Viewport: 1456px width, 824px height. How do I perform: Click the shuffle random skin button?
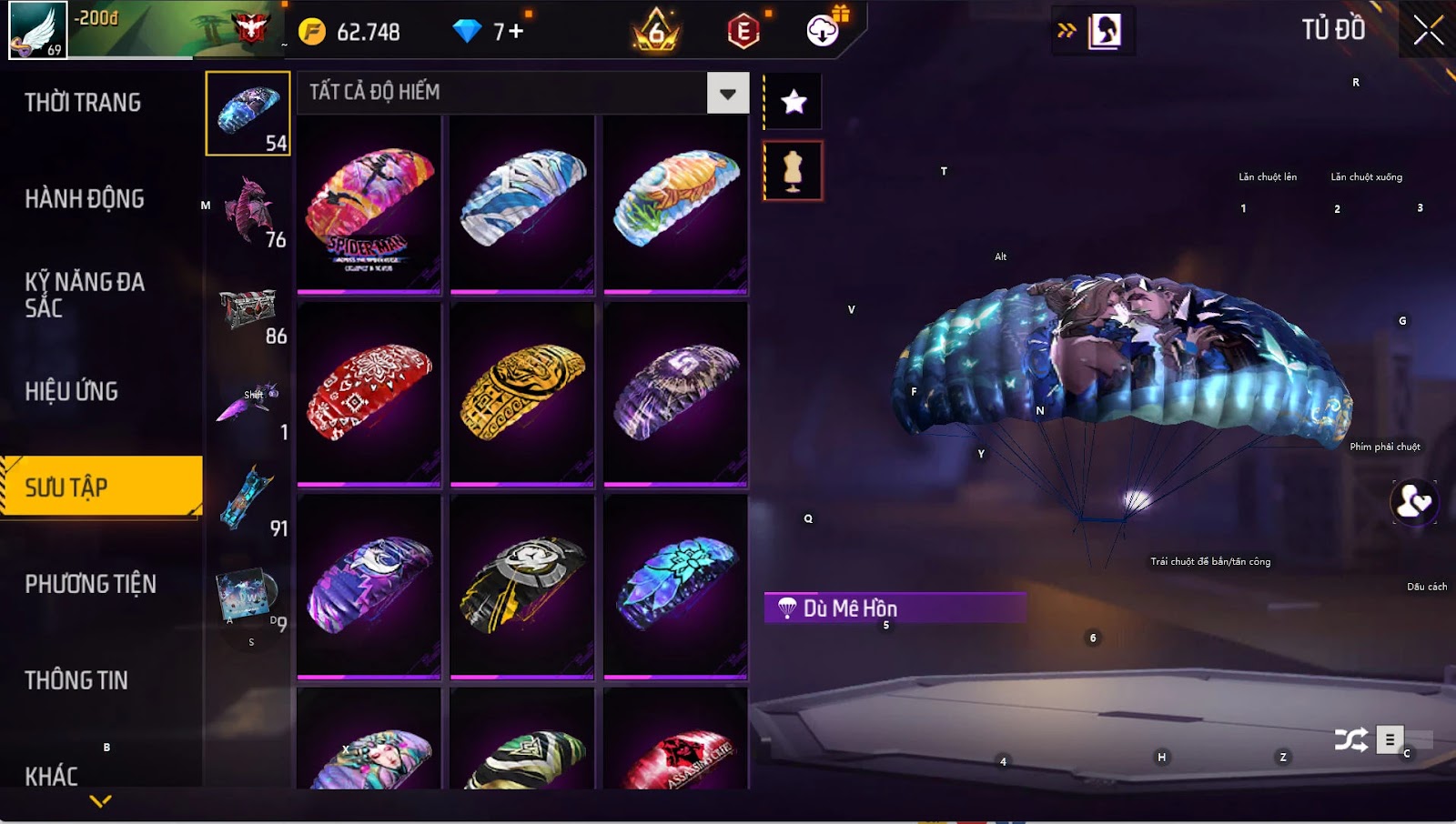click(x=1350, y=739)
